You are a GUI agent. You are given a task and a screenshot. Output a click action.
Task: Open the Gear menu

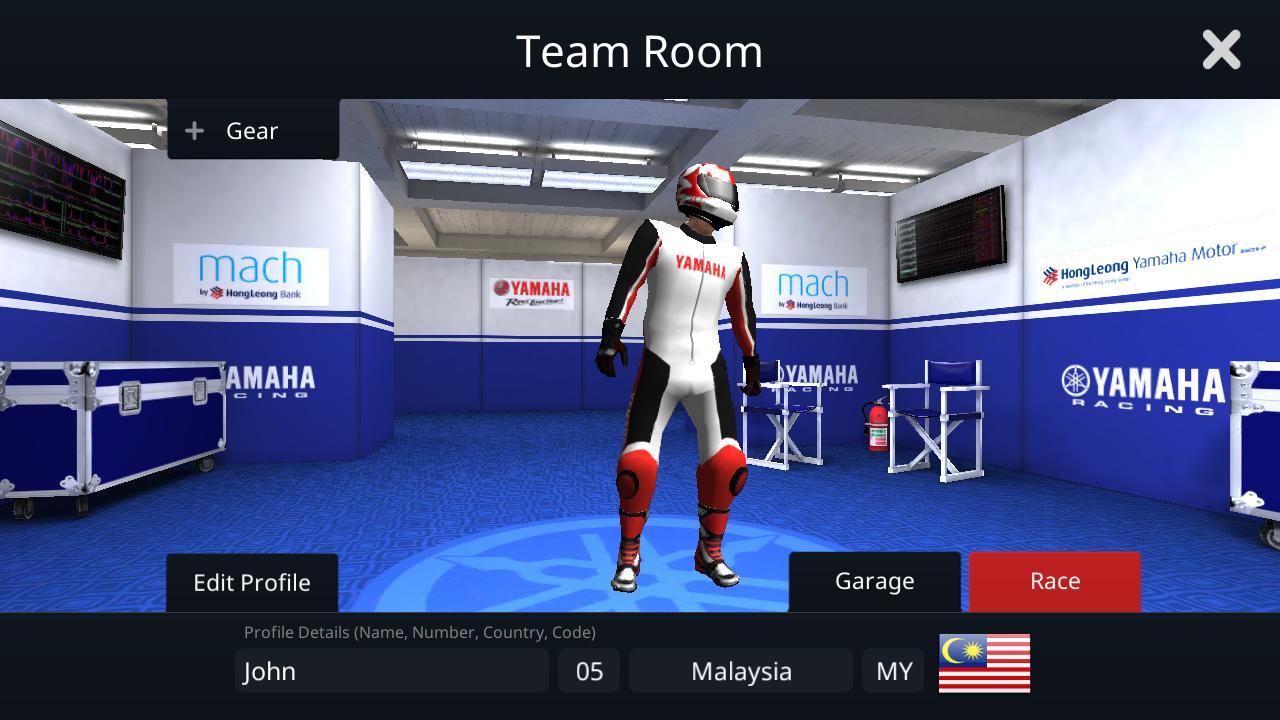tap(250, 130)
